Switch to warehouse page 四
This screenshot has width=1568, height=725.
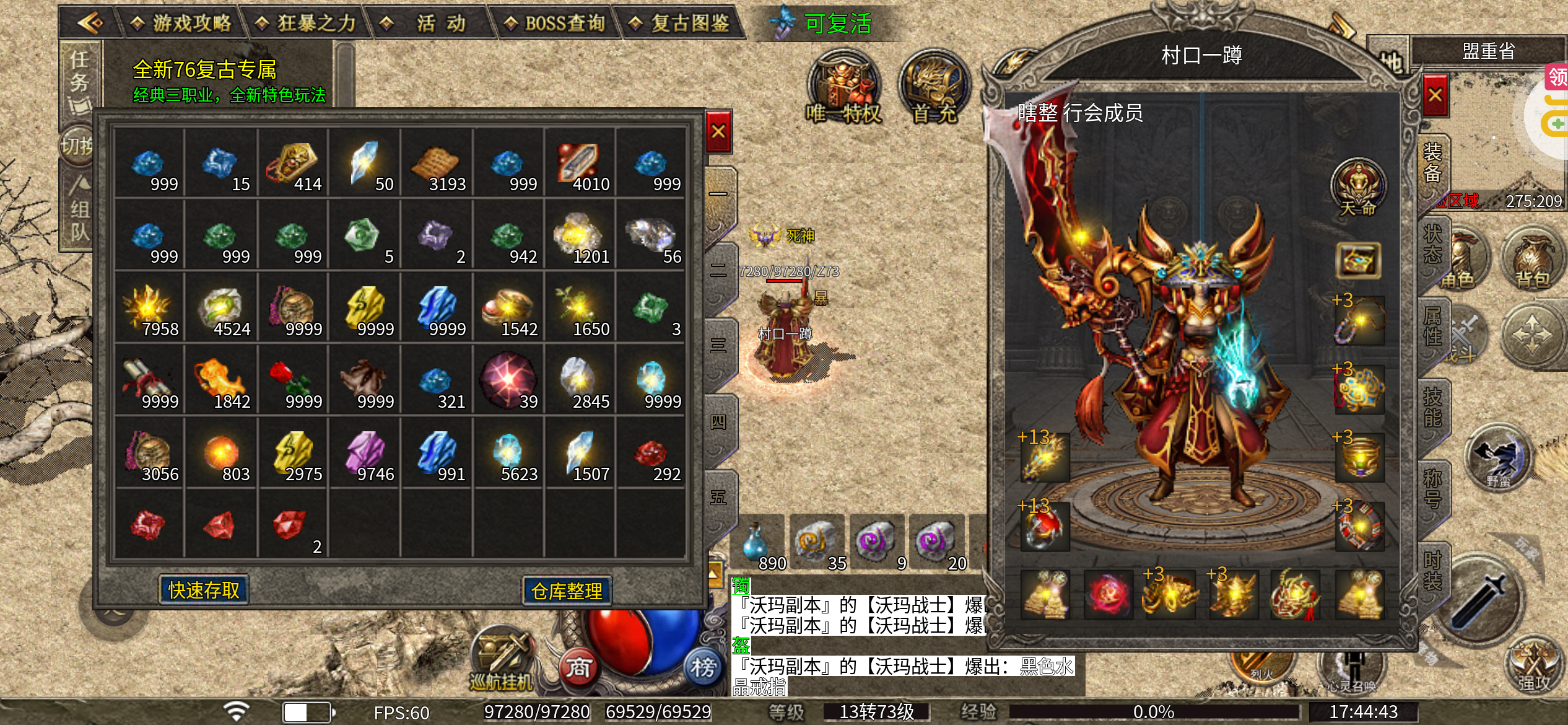pyautogui.click(x=719, y=423)
